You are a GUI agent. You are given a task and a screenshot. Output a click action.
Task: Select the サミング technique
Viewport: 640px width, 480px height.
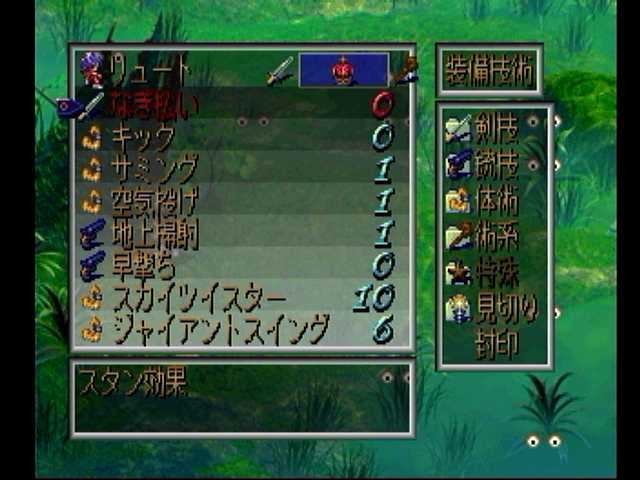coord(153,169)
